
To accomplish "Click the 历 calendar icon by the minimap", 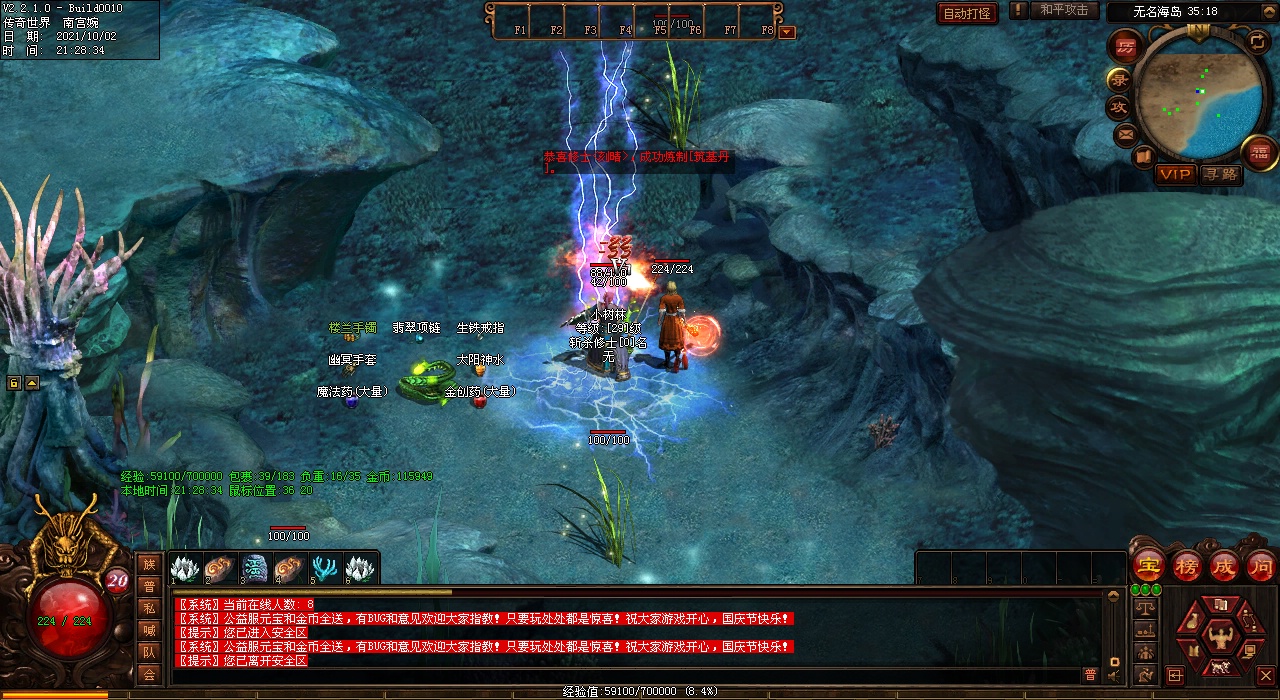I will [x=1127, y=47].
